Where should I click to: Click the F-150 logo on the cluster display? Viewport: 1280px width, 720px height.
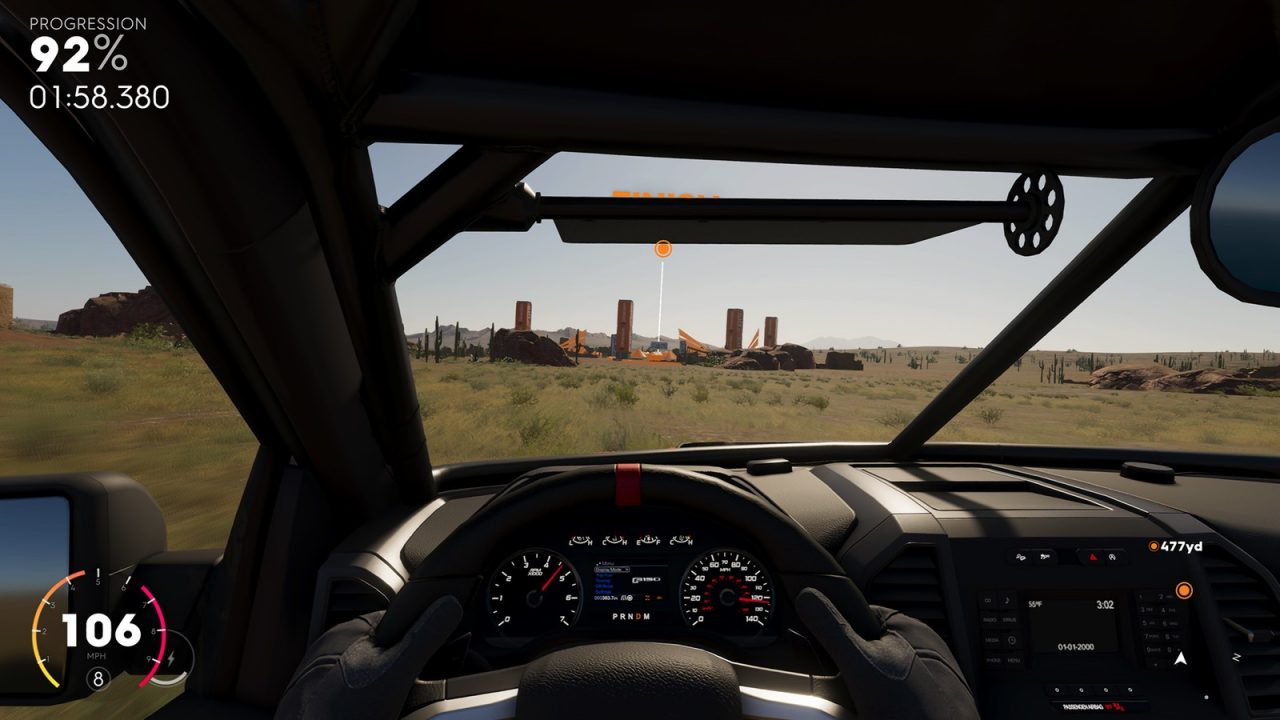647,580
